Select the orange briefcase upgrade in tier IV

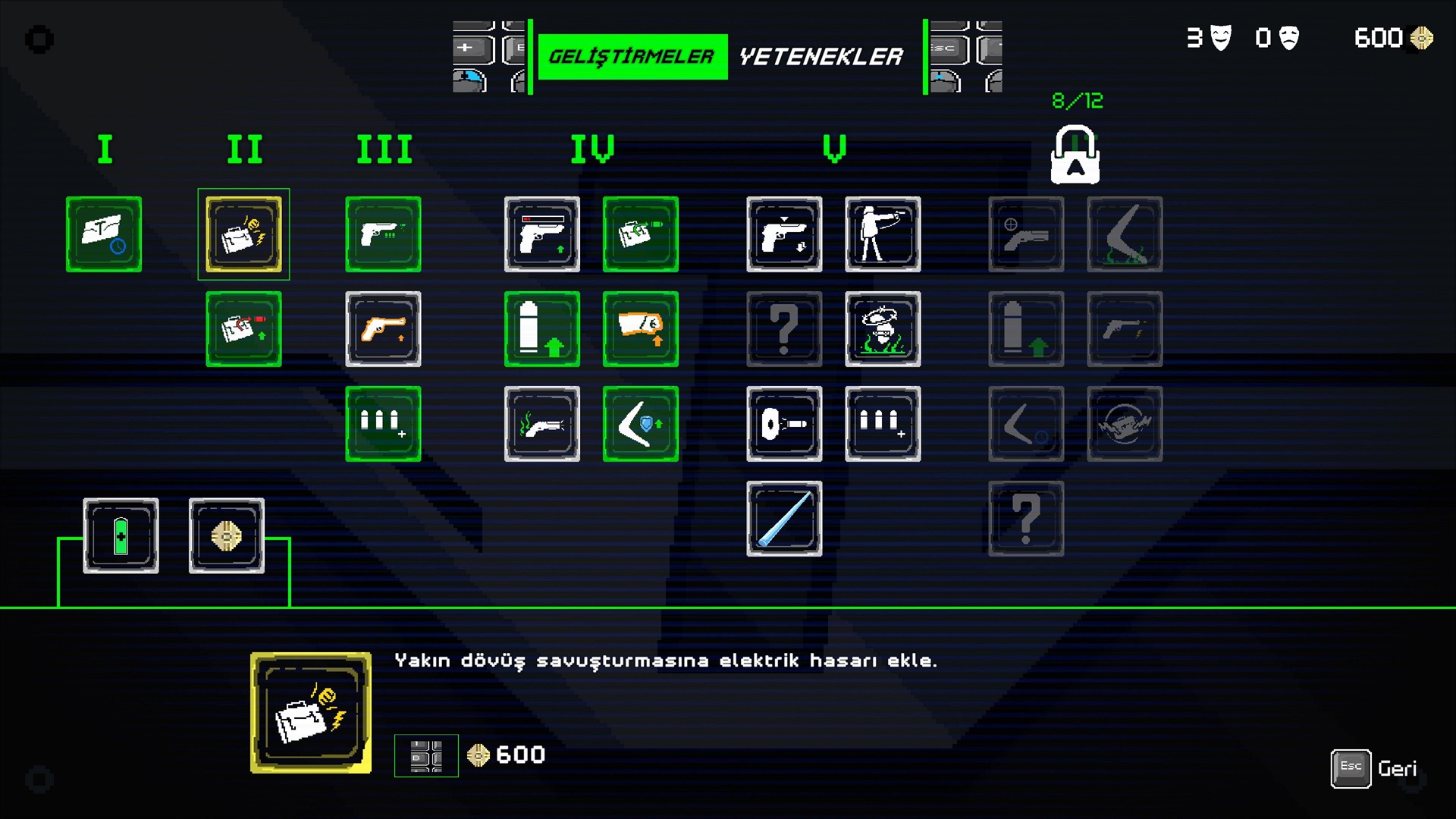click(x=641, y=328)
